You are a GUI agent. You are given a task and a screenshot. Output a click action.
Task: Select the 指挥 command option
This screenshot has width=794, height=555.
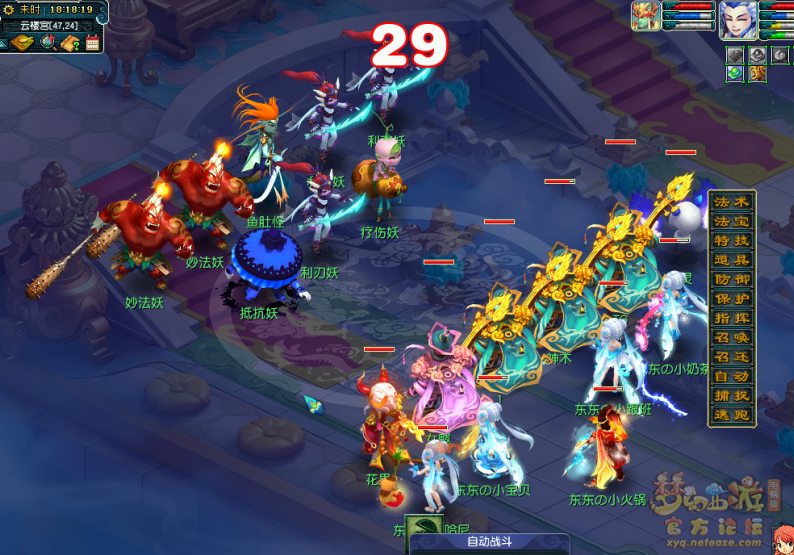[731, 318]
